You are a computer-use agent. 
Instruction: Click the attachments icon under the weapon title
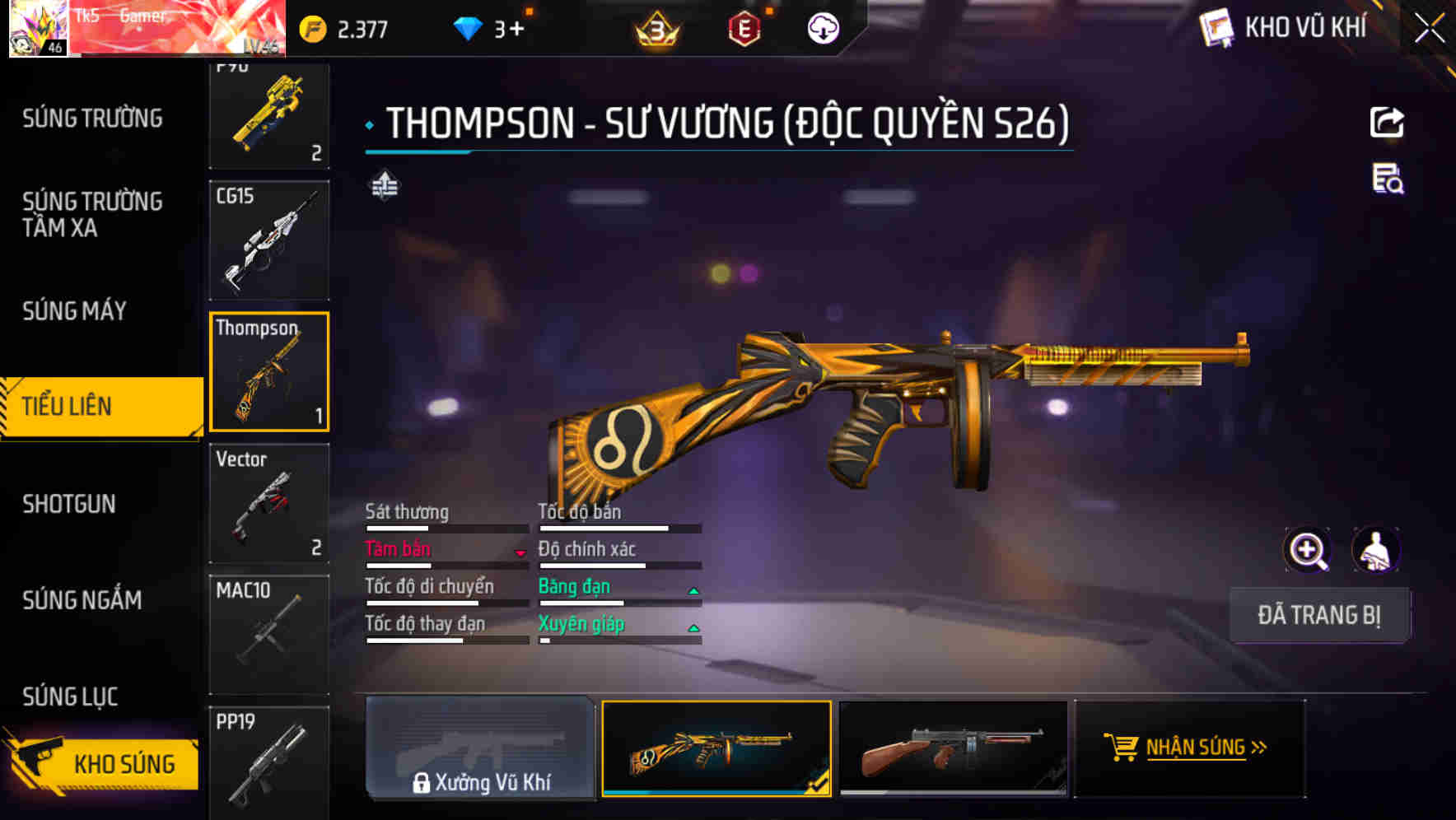384,188
